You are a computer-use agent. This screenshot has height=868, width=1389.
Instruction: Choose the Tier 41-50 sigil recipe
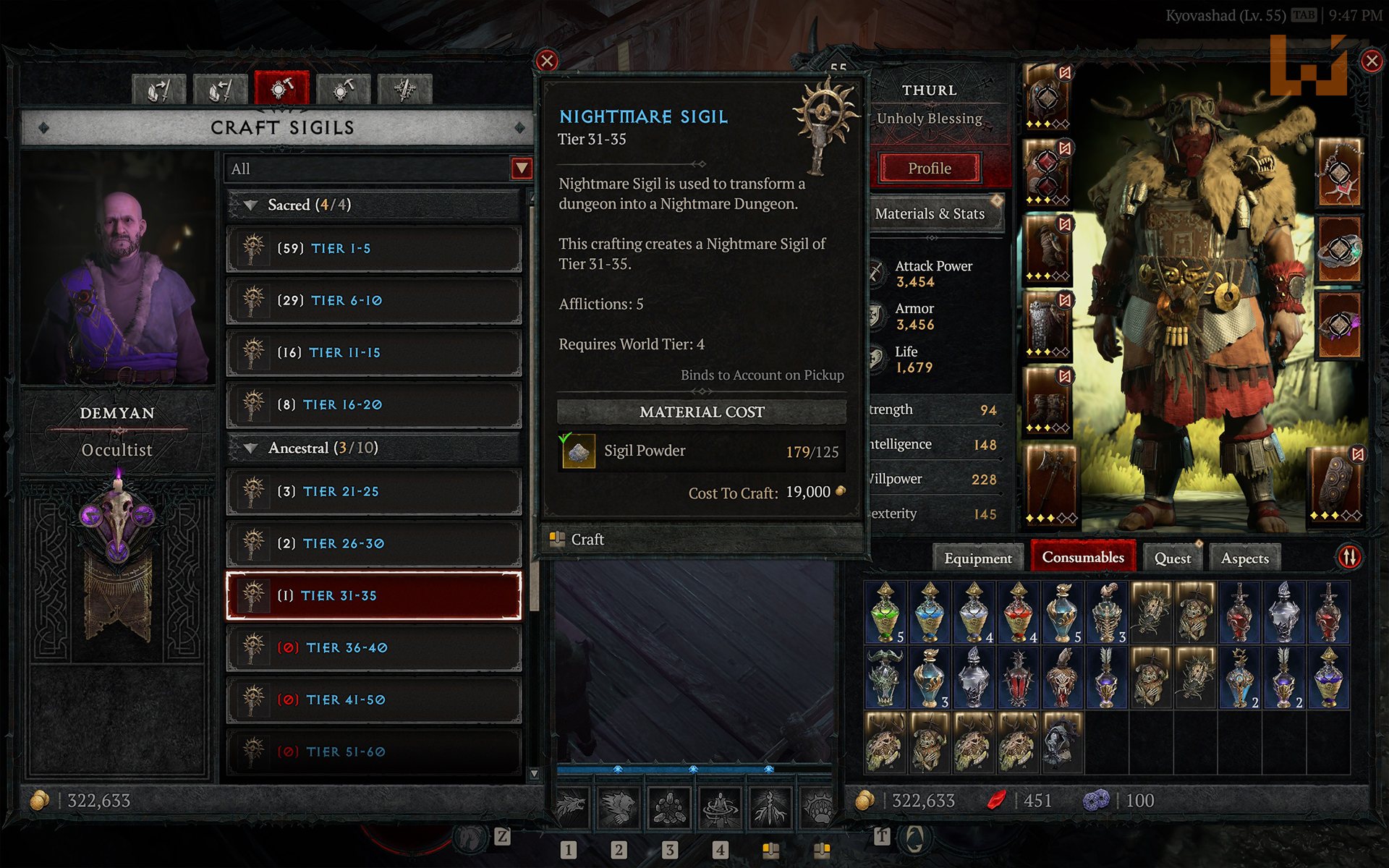[373, 700]
